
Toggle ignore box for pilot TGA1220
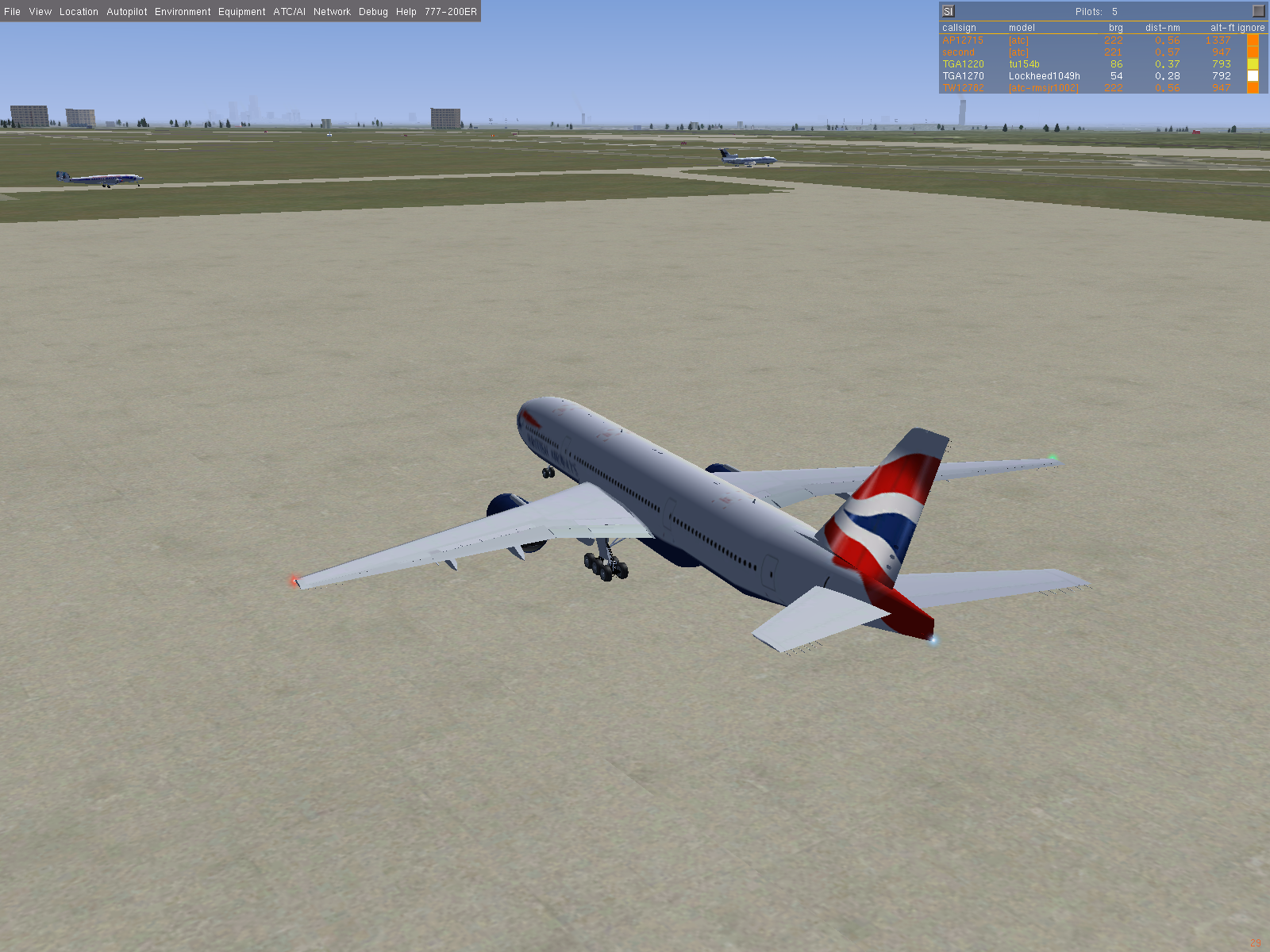tap(1253, 64)
